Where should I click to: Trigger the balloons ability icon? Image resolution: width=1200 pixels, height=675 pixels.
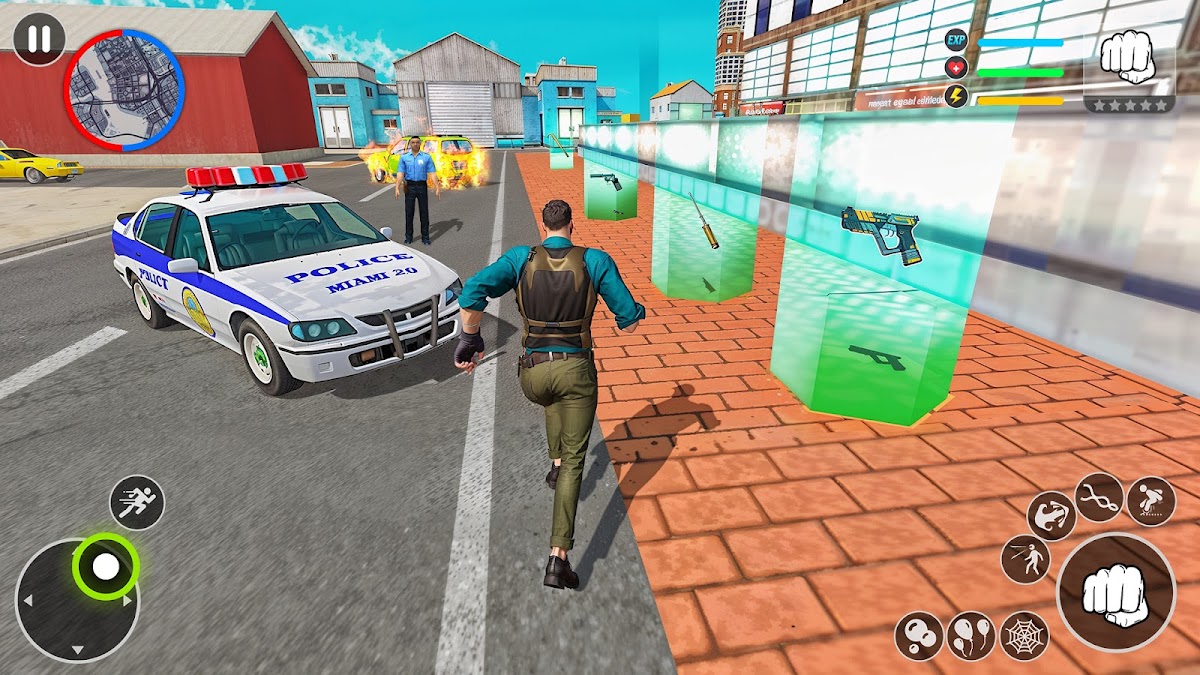point(971,636)
